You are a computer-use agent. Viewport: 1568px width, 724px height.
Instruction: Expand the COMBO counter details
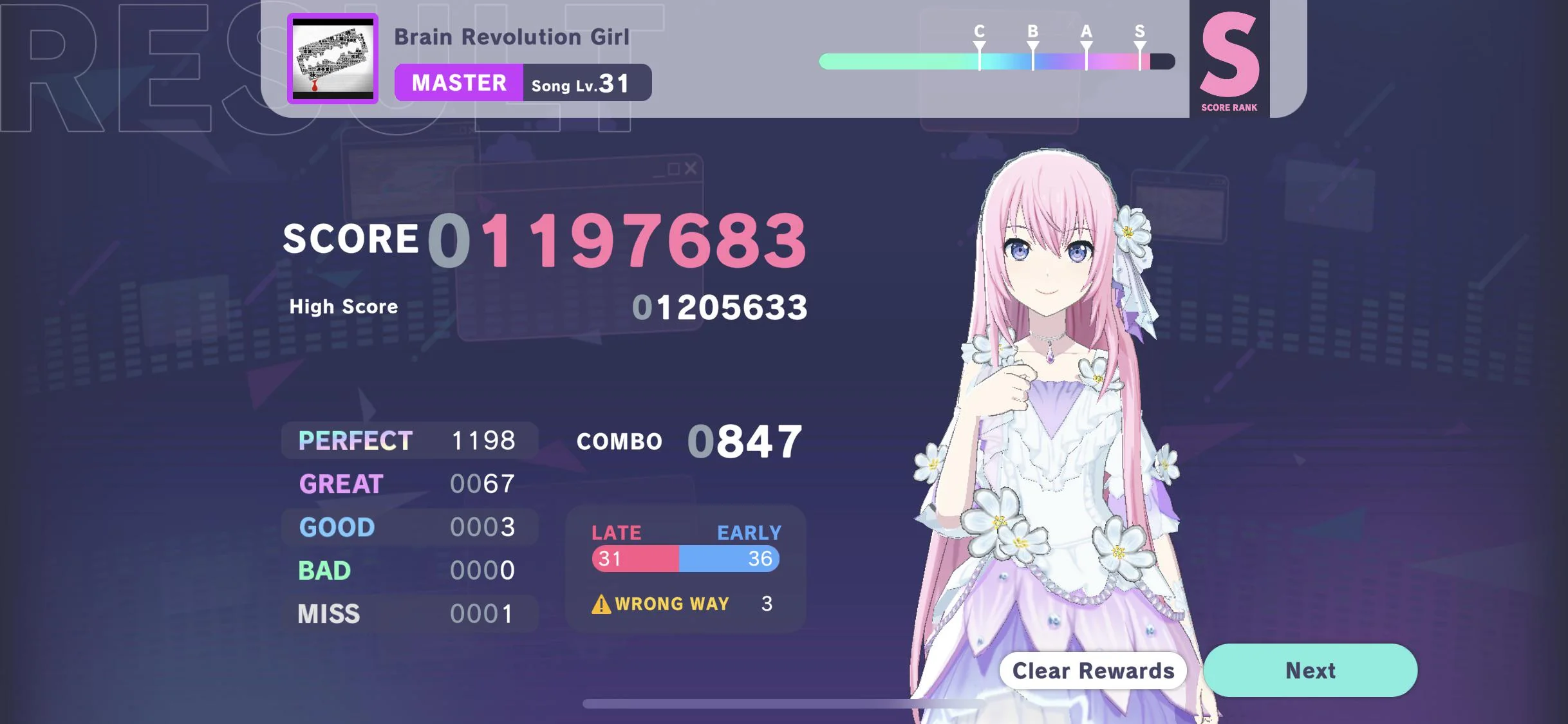pyautogui.click(x=688, y=441)
